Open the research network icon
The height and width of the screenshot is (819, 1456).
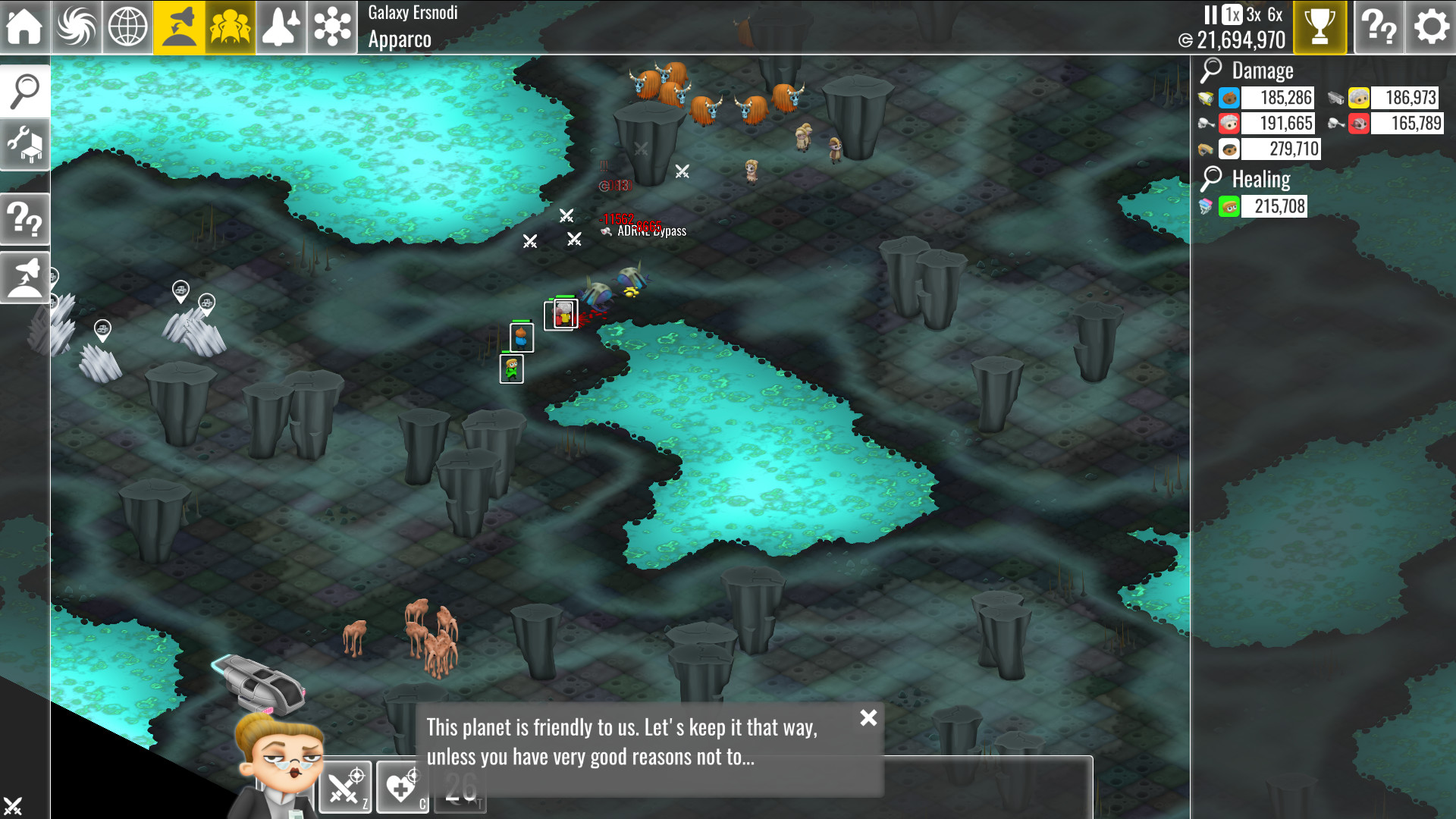point(331,26)
